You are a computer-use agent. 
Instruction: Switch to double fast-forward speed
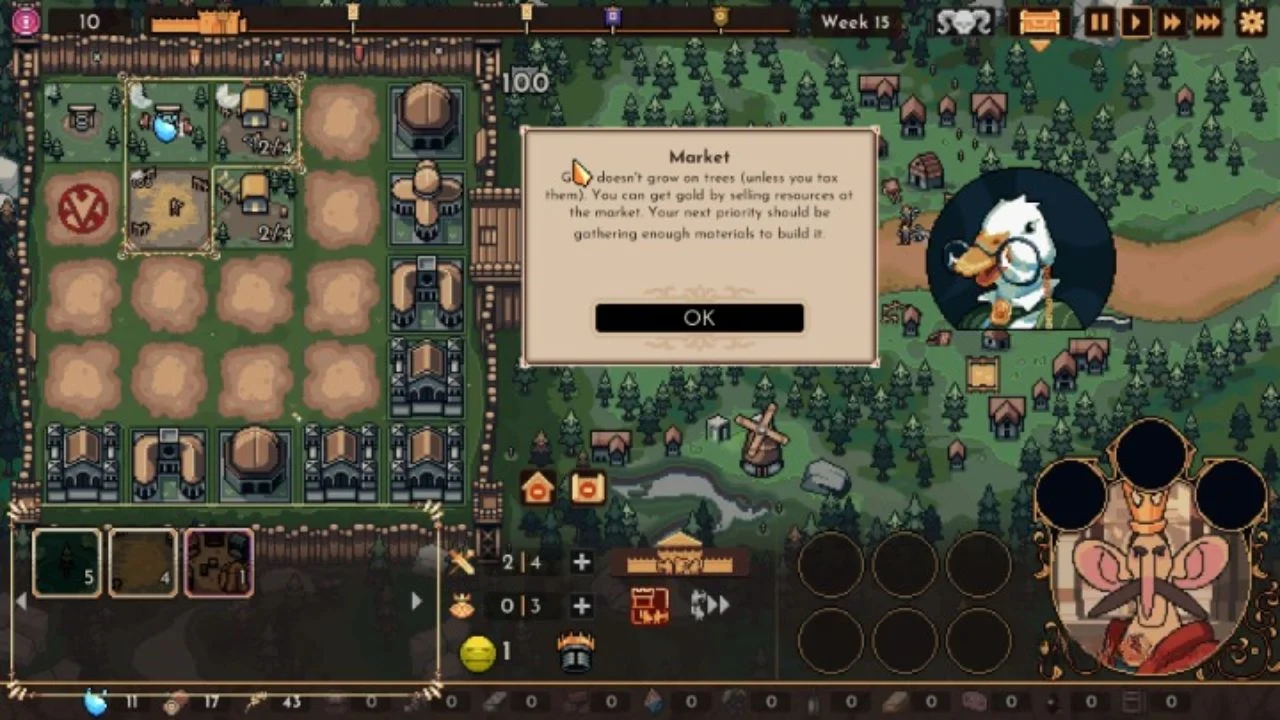tap(1171, 22)
